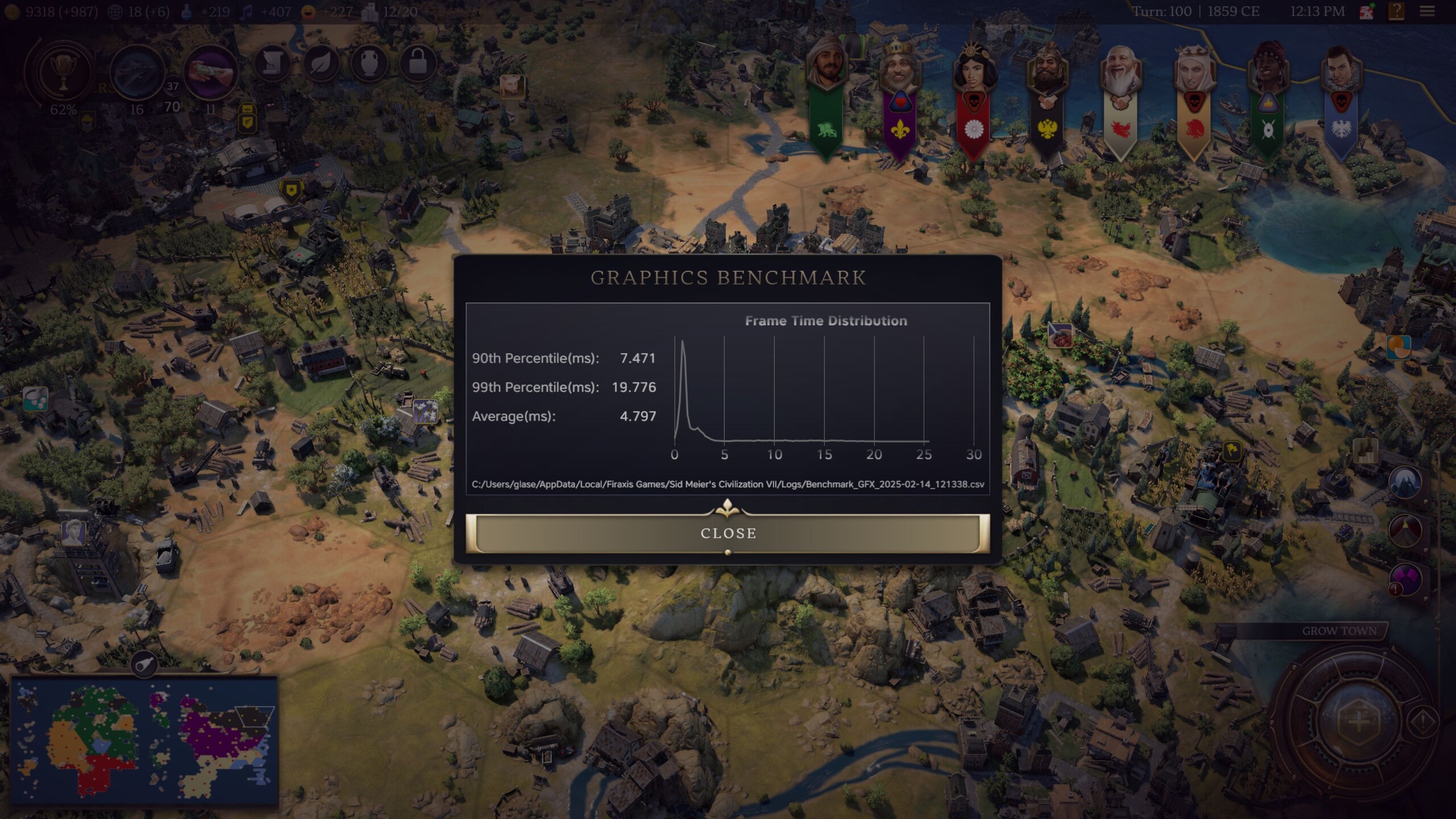Click the science flask yield icon

point(188,10)
